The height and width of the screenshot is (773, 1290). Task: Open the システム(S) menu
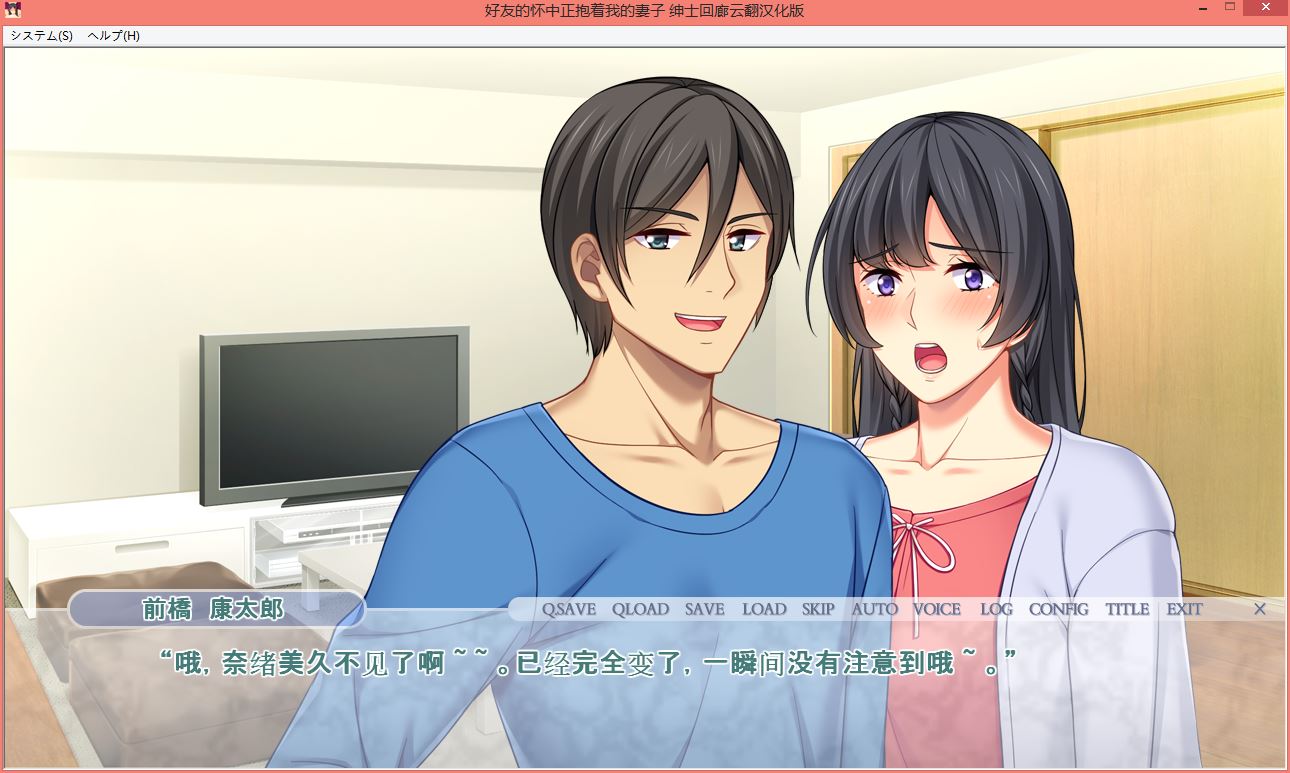[42, 35]
